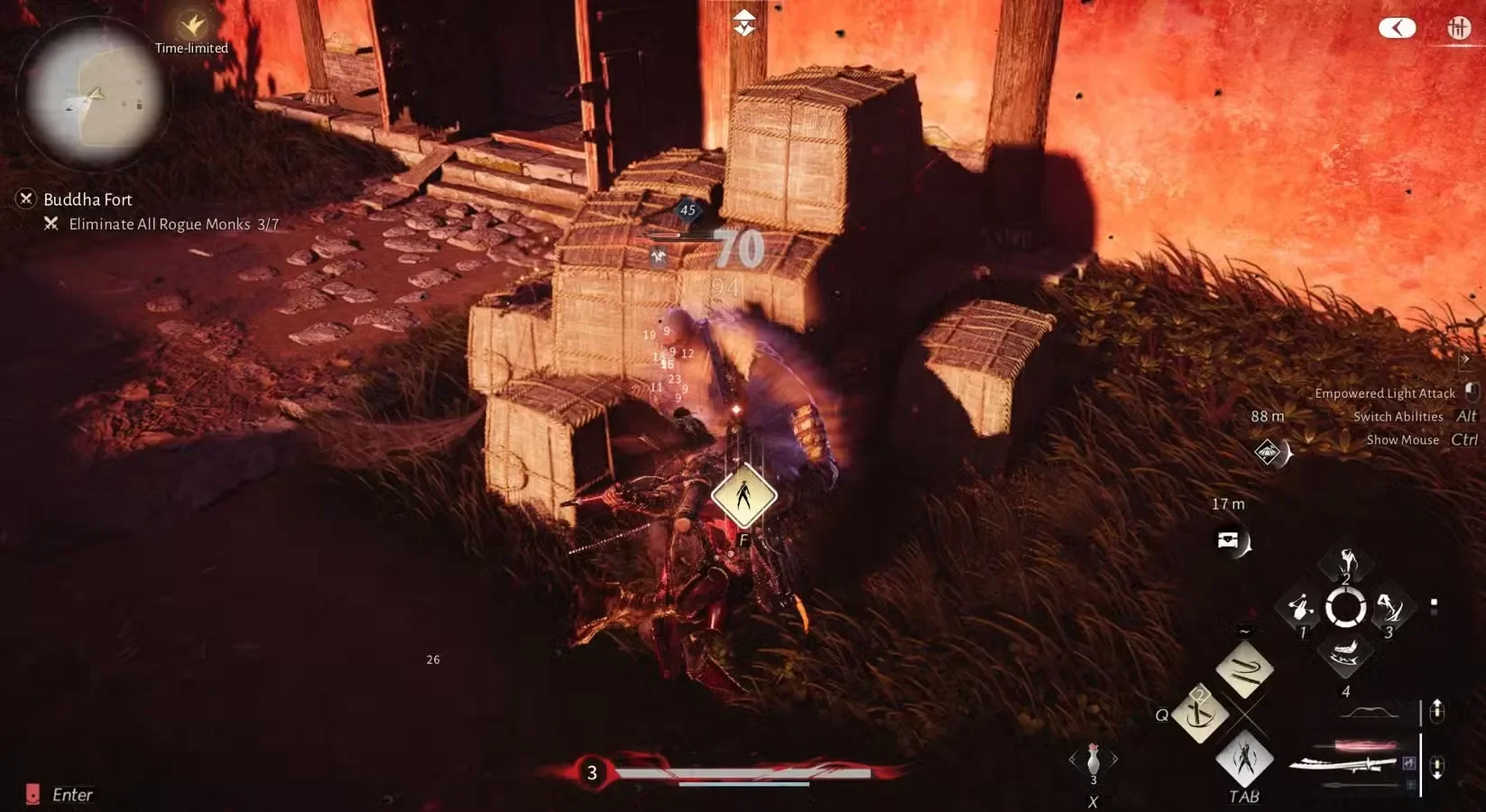Open the filter/settings icon at top right
Screen dimensions: 1486x812
[x=1460, y=28]
